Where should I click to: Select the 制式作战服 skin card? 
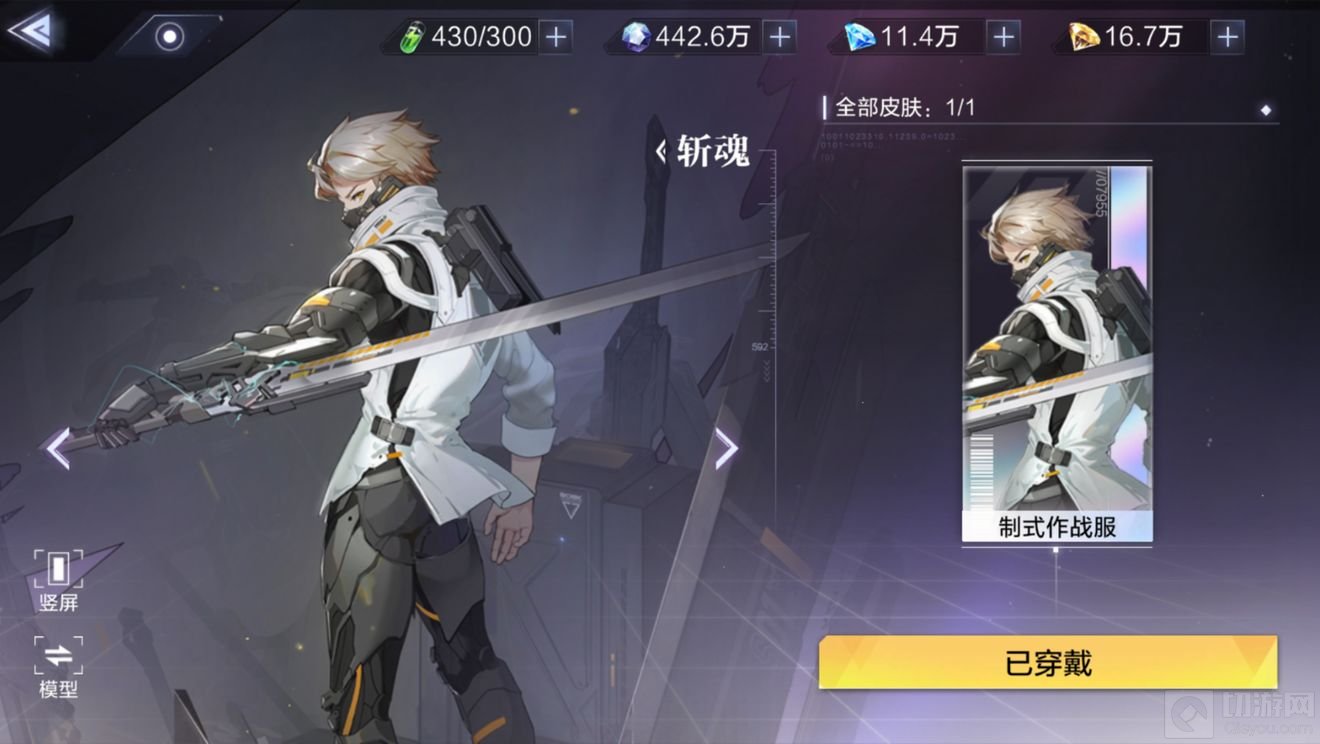point(1057,353)
